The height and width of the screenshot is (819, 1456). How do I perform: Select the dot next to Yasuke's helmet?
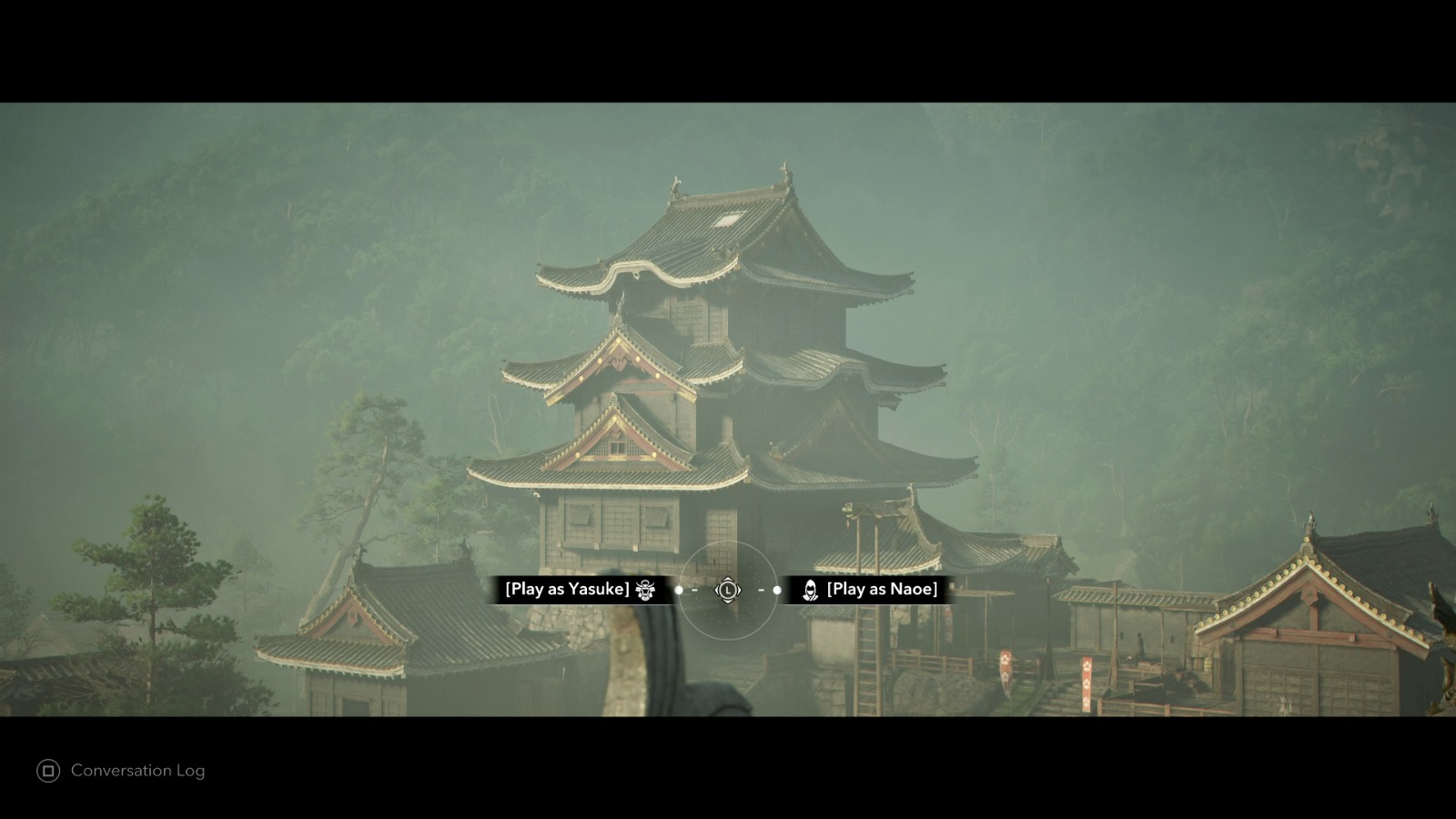(x=678, y=590)
